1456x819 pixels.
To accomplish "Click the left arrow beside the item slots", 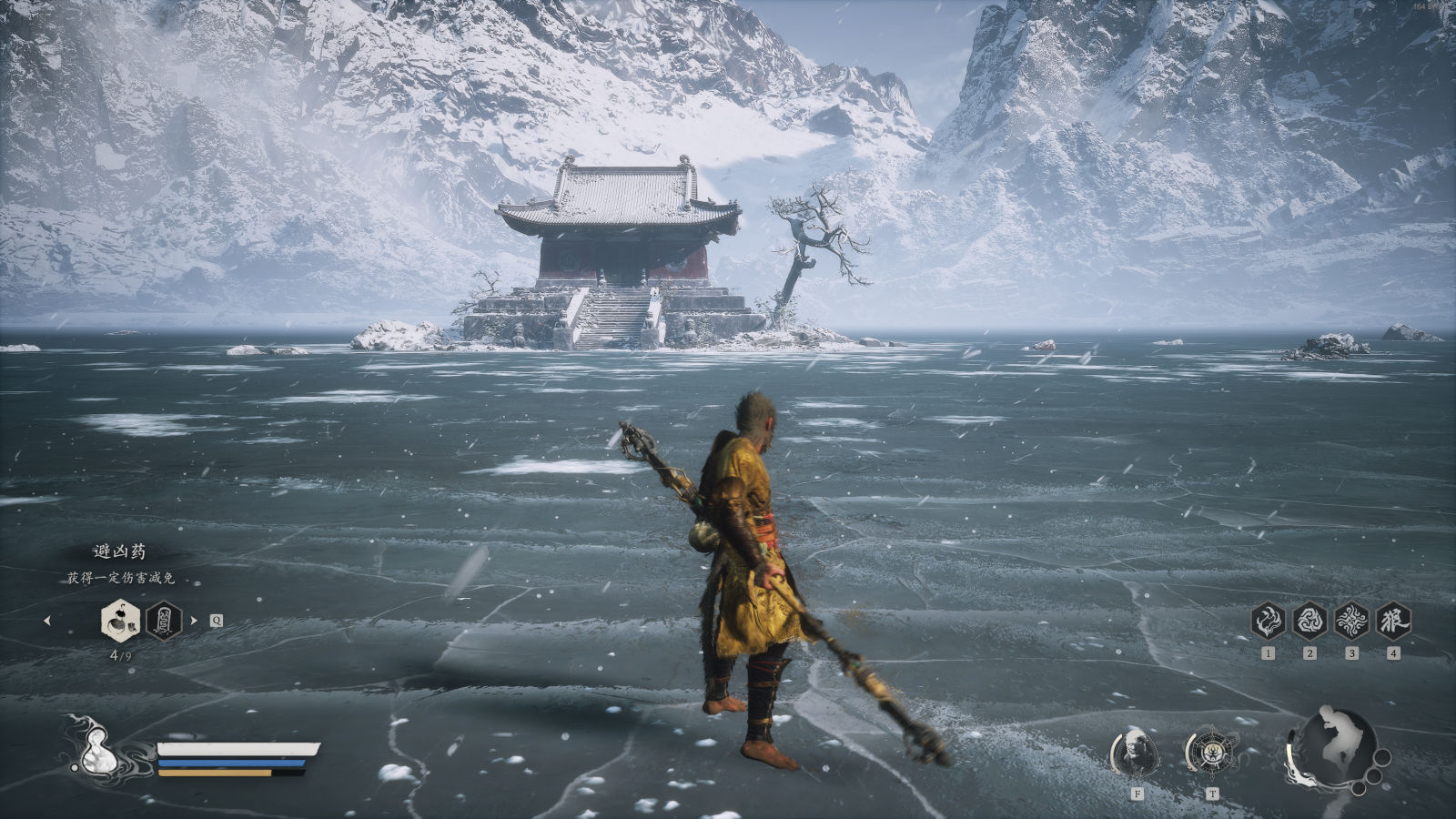I will pyautogui.click(x=47, y=621).
